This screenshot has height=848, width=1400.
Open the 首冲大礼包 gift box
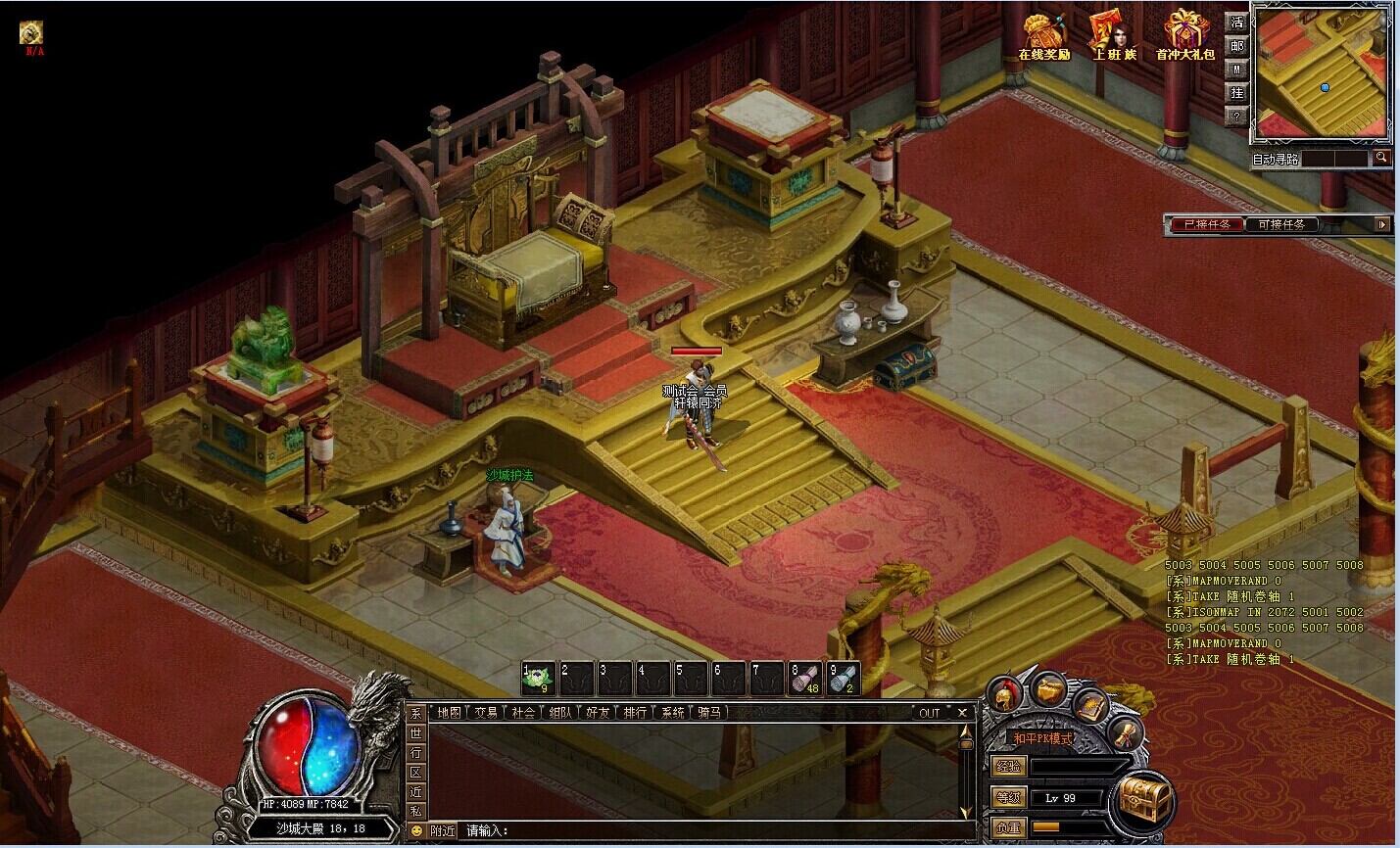point(1185,35)
